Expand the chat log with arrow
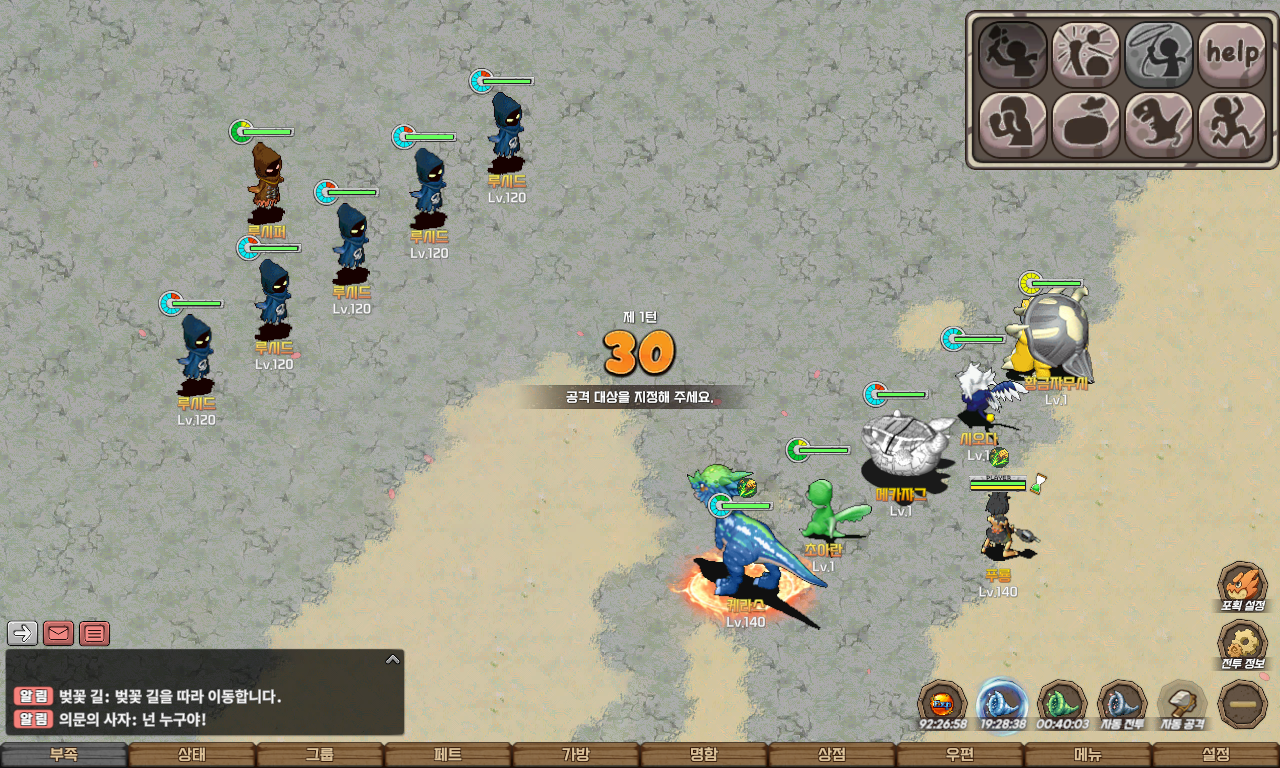 393,659
